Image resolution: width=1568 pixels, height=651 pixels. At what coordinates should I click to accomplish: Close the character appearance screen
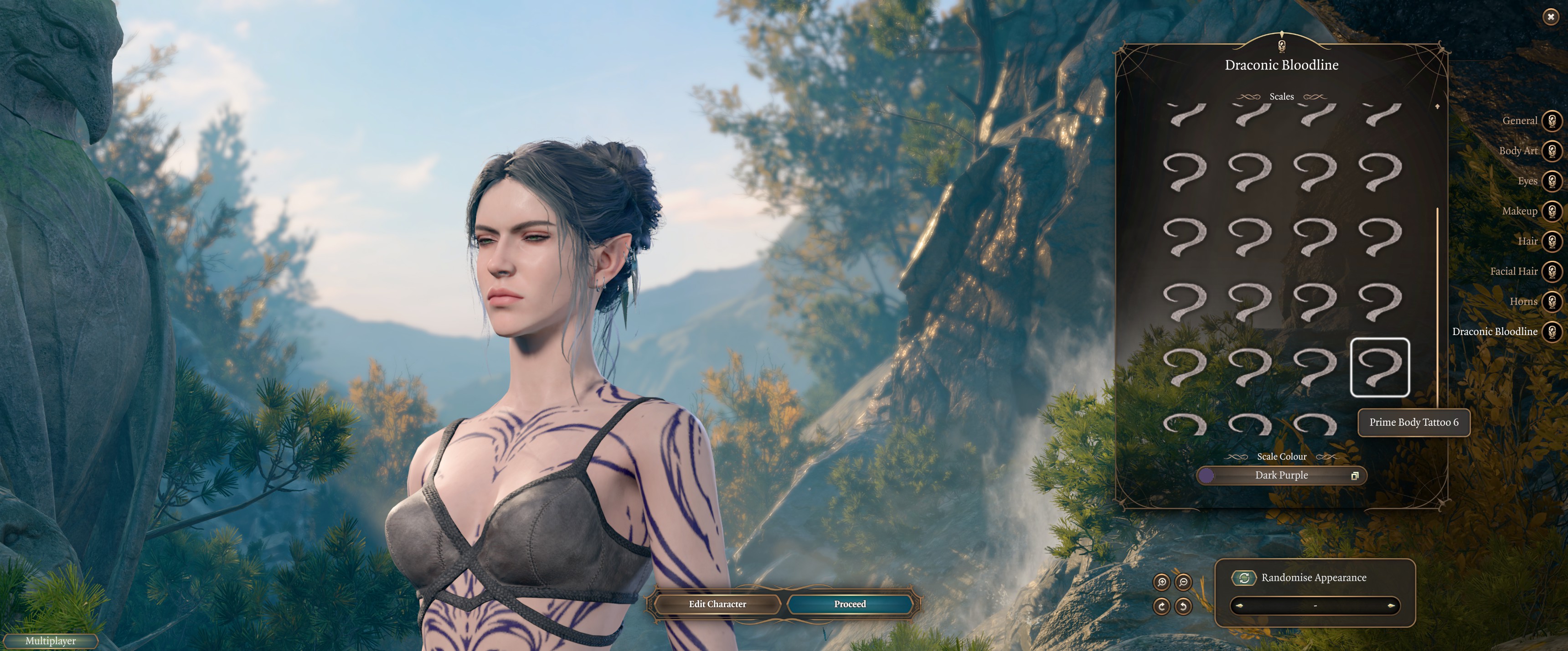(1550, 17)
